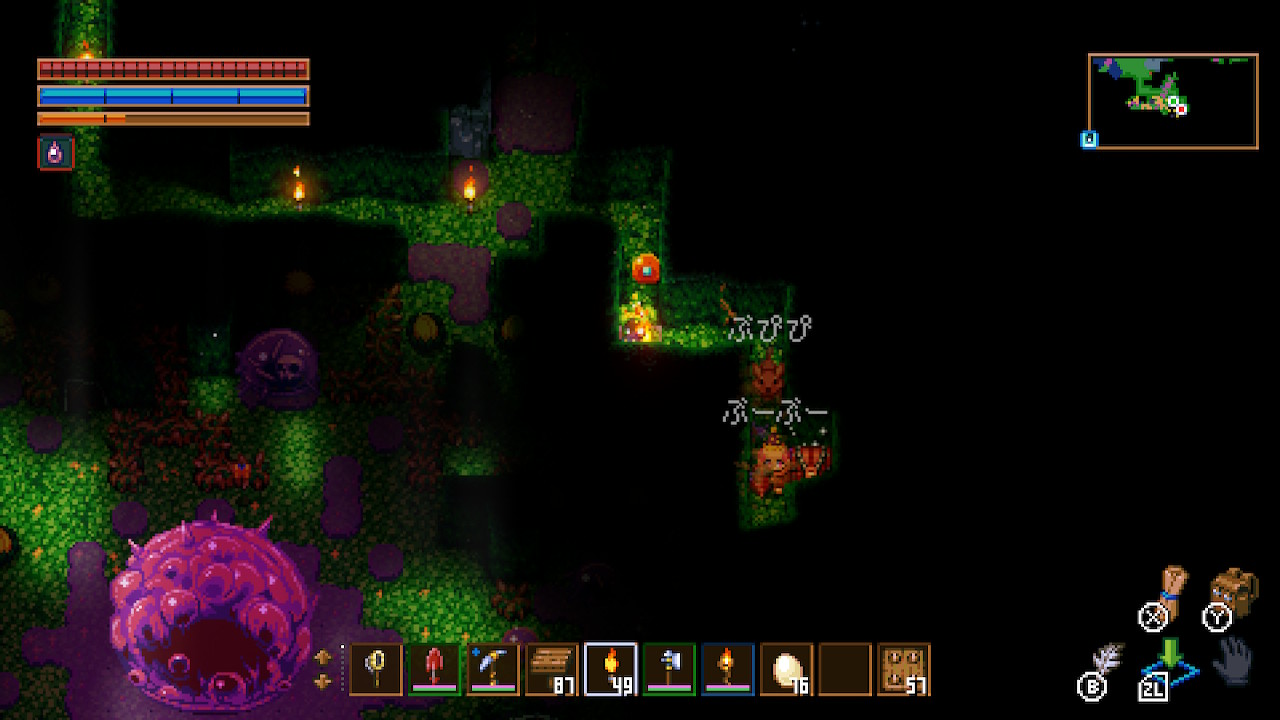Choose the pickaxe in the hotbar
This screenshot has height=720, width=1280.
click(493, 669)
